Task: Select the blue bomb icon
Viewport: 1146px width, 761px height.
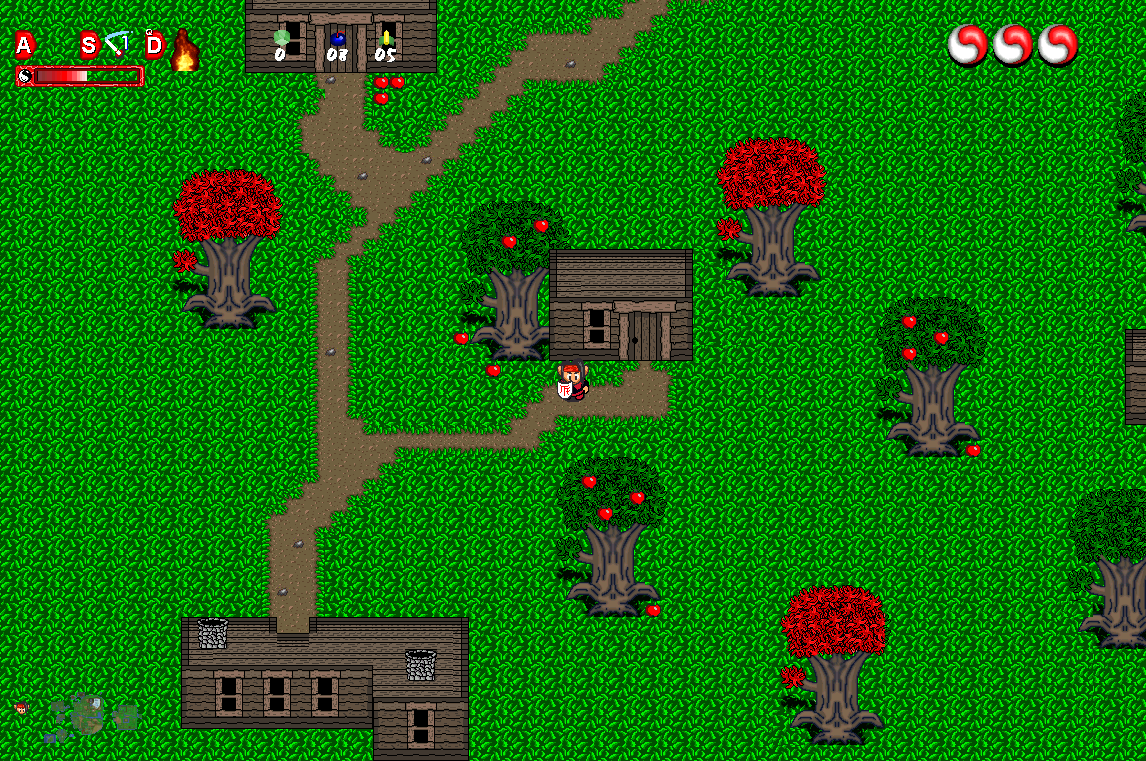Action: click(338, 39)
